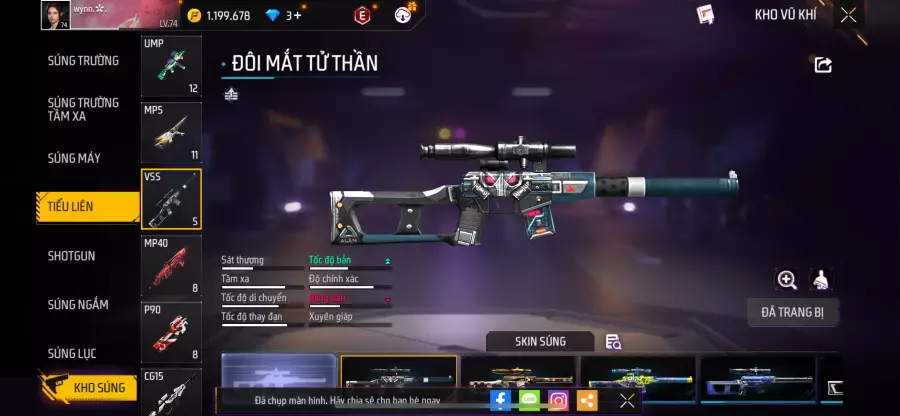Select the Súng Máy category
The height and width of the screenshot is (416, 900).
tap(74, 158)
